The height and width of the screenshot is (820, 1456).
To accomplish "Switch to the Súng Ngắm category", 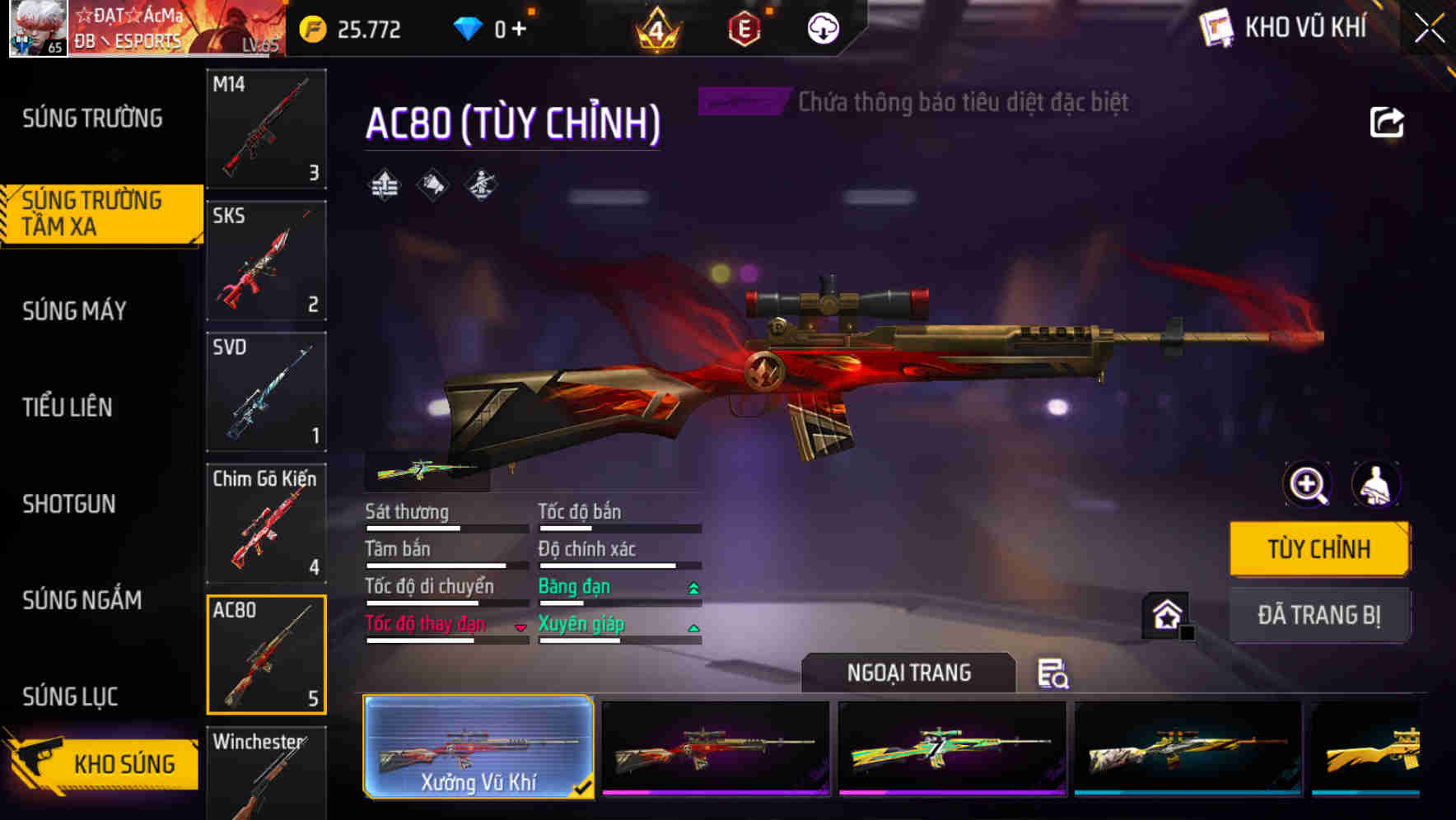I will (x=82, y=601).
